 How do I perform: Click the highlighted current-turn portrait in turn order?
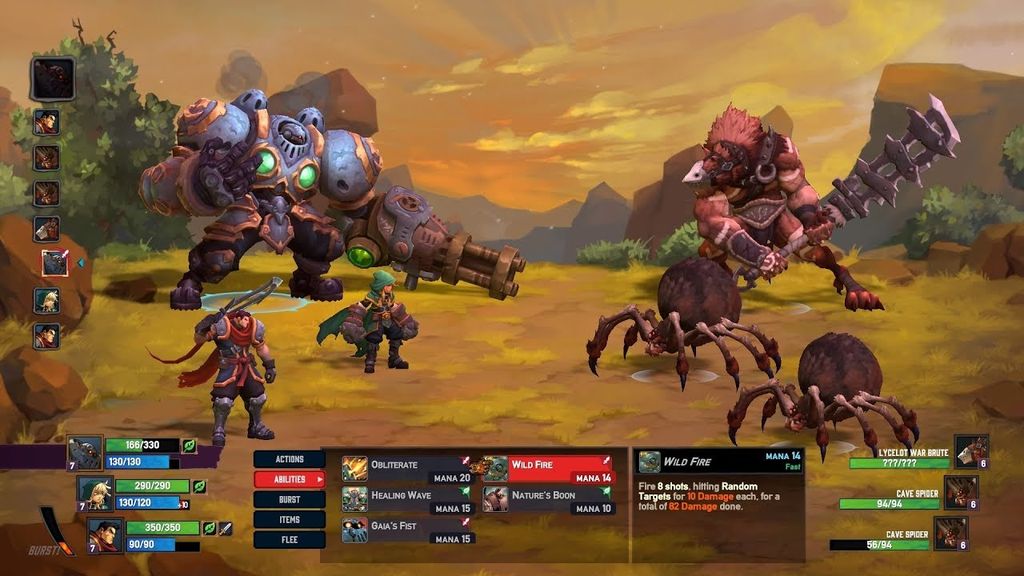[x=54, y=263]
